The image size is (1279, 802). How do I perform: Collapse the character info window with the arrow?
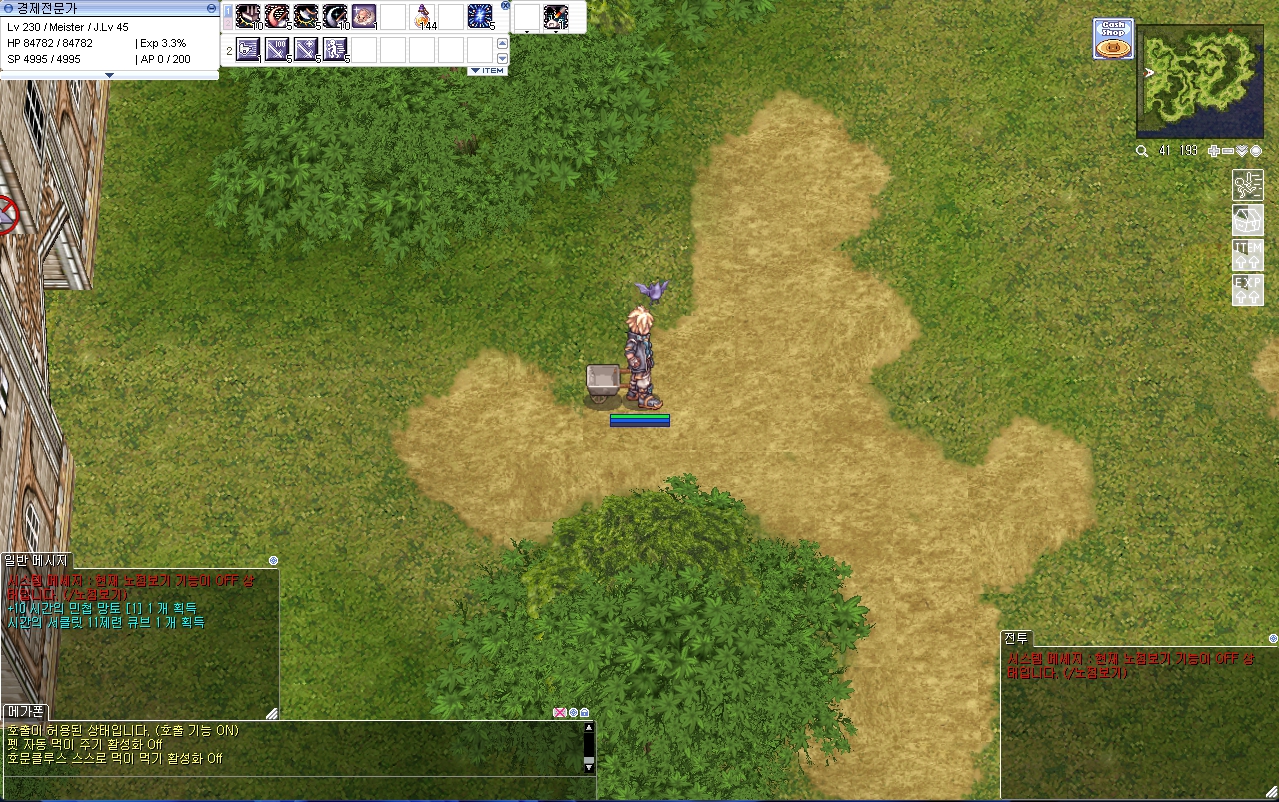(x=109, y=75)
